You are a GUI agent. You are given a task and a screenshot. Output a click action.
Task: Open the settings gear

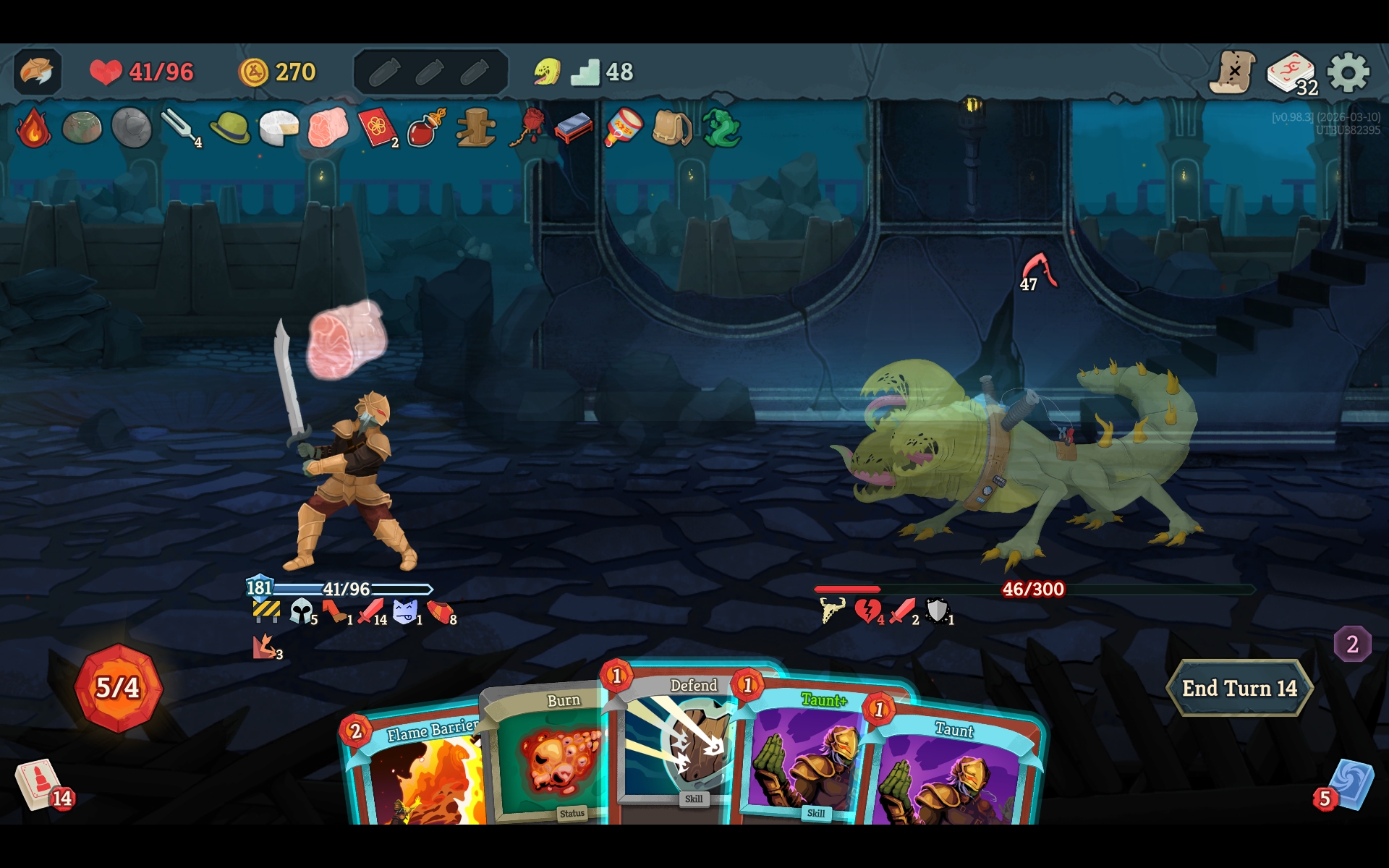coord(1348,72)
